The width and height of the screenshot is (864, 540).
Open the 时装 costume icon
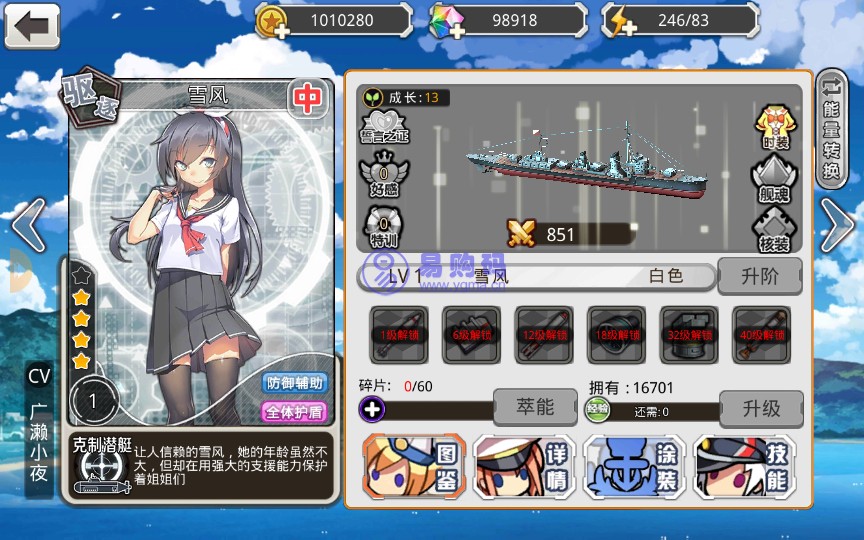(776, 126)
